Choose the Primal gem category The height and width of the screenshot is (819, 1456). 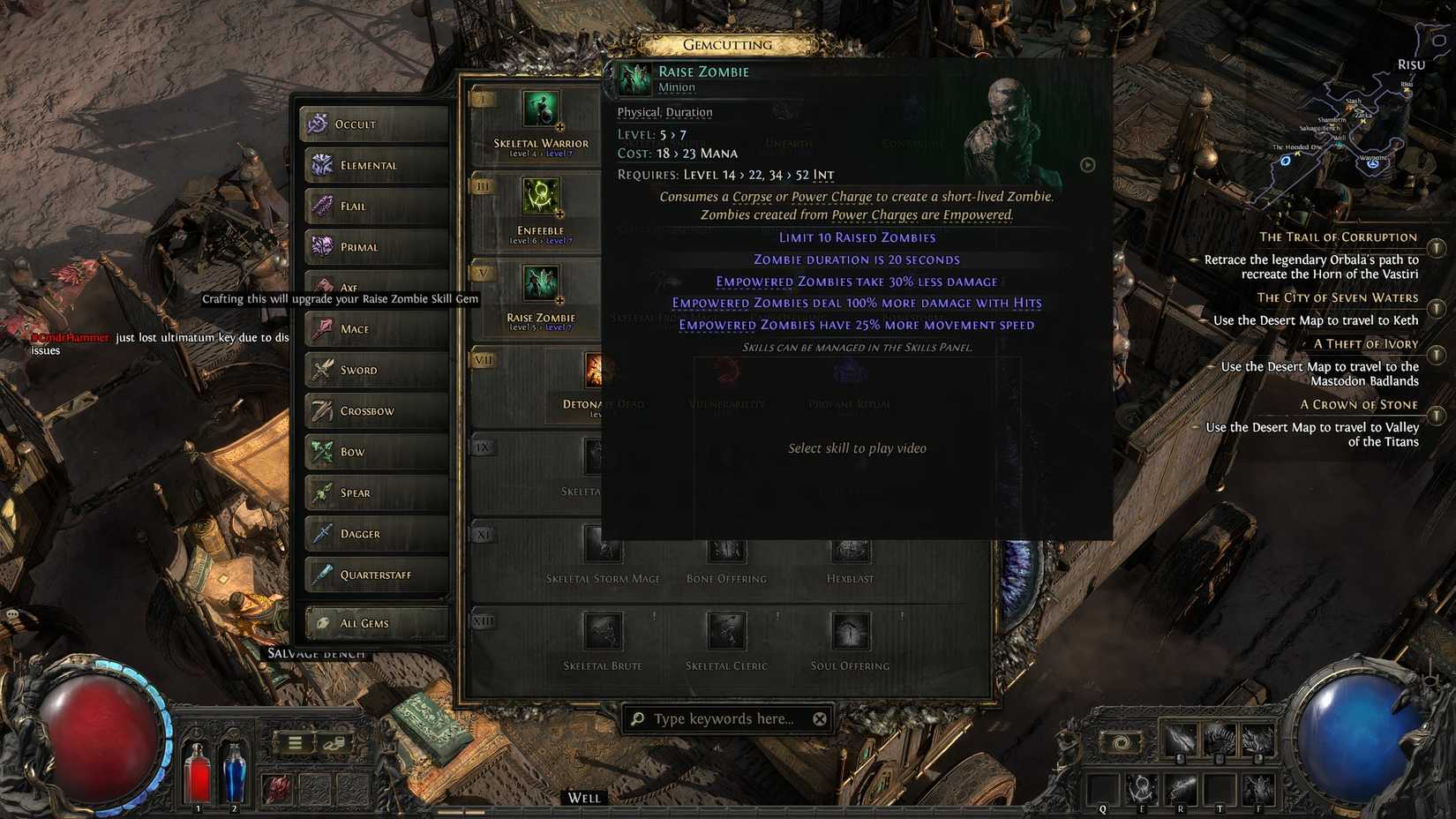375,247
